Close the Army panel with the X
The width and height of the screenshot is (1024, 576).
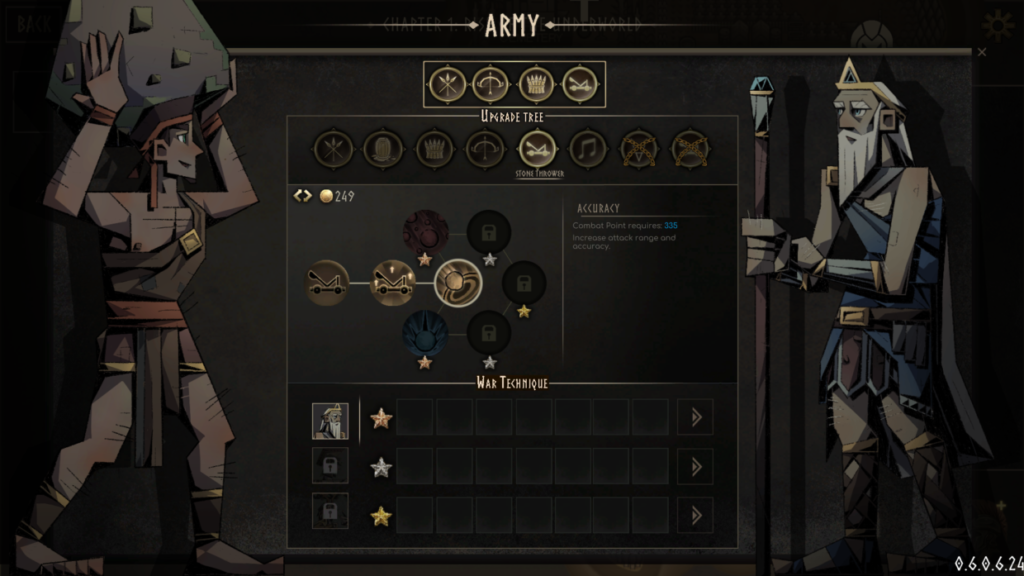(981, 52)
